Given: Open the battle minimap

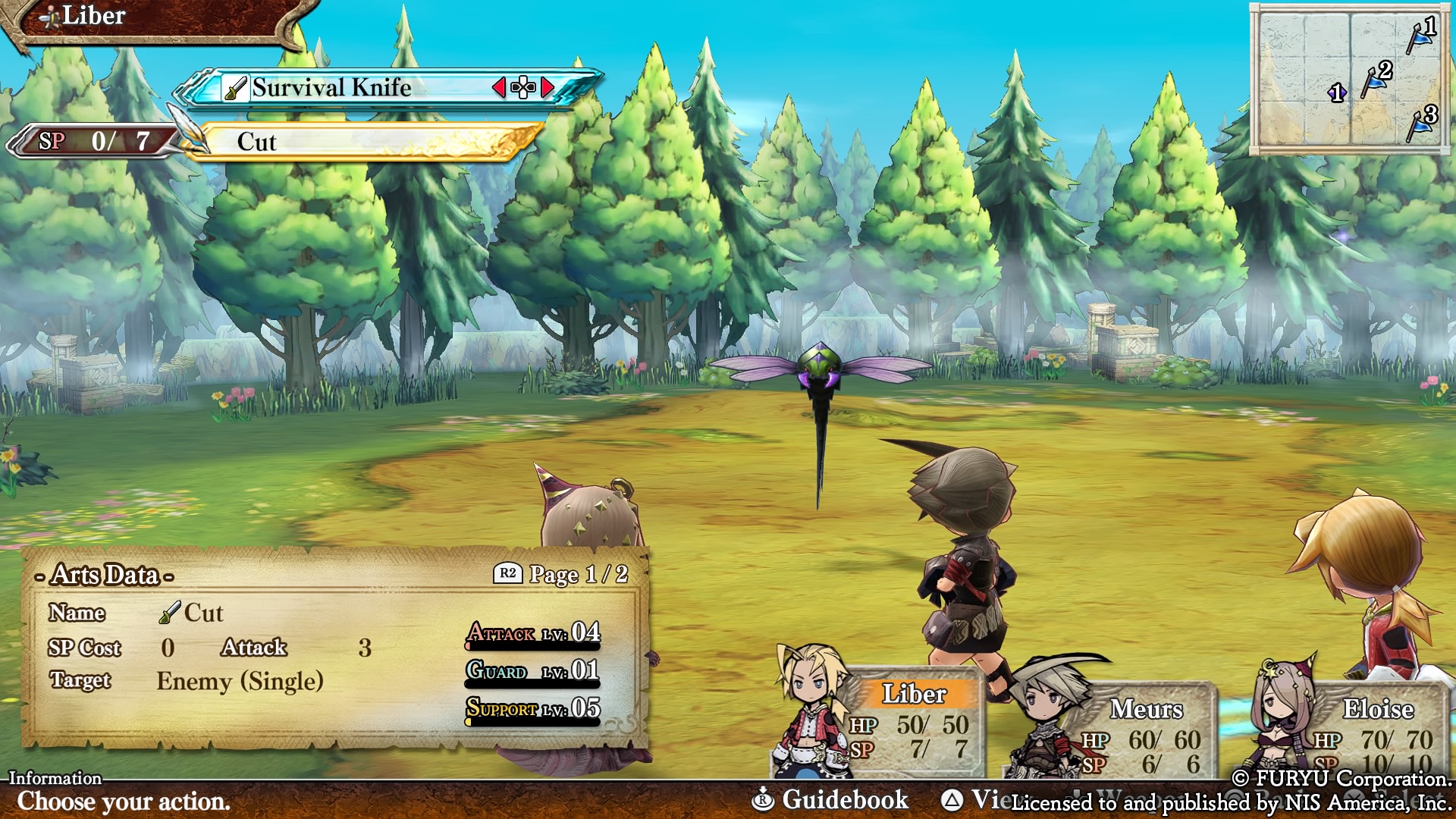Looking at the screenshot, I should point(1348,79).
